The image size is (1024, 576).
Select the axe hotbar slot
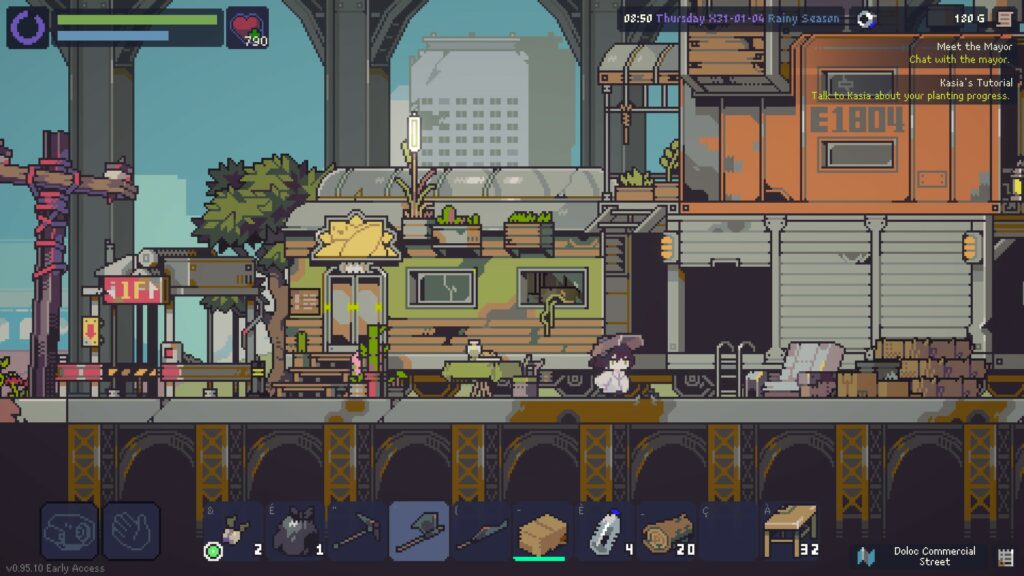418,531
